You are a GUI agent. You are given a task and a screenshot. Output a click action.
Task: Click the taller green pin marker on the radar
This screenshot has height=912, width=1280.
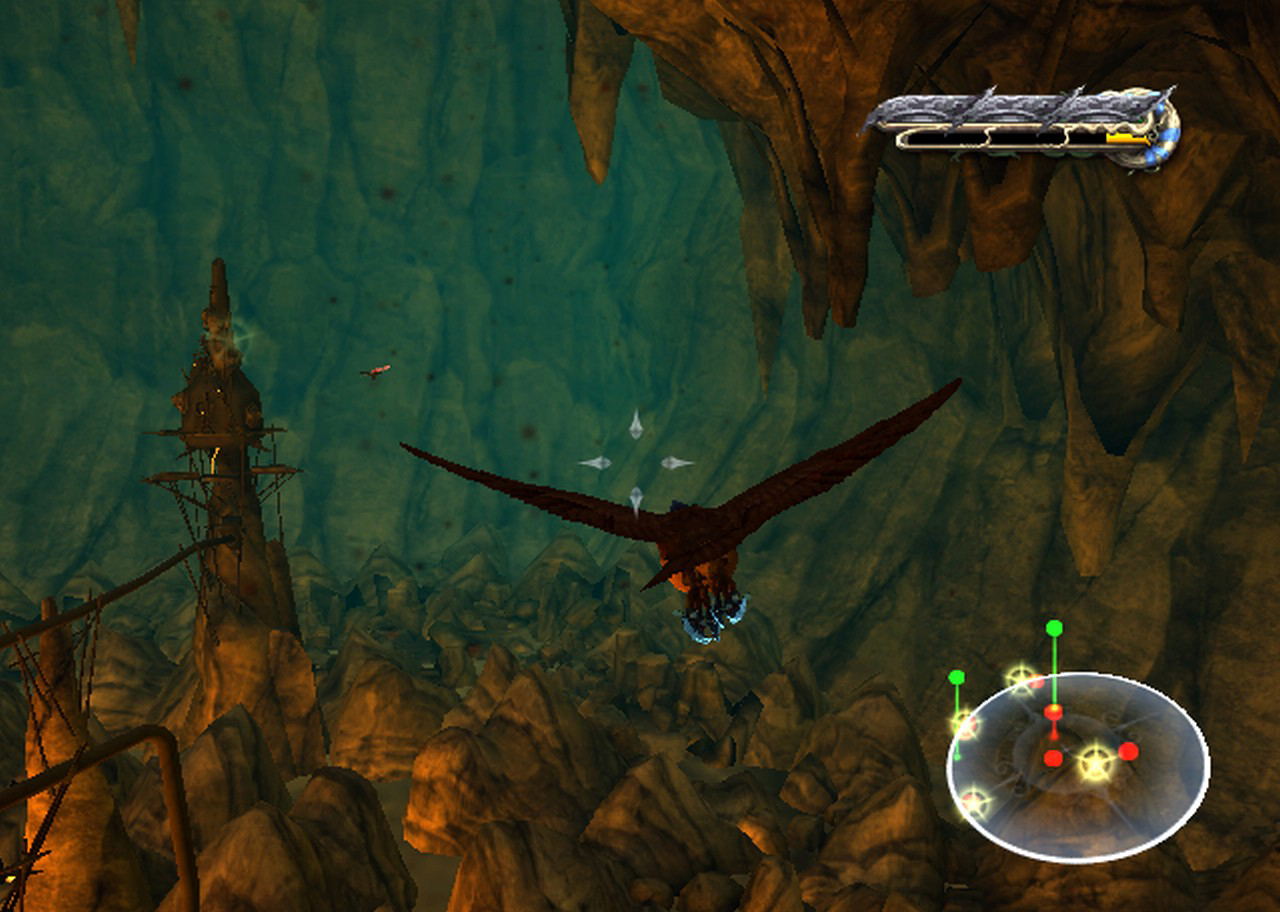(1054, 628)
